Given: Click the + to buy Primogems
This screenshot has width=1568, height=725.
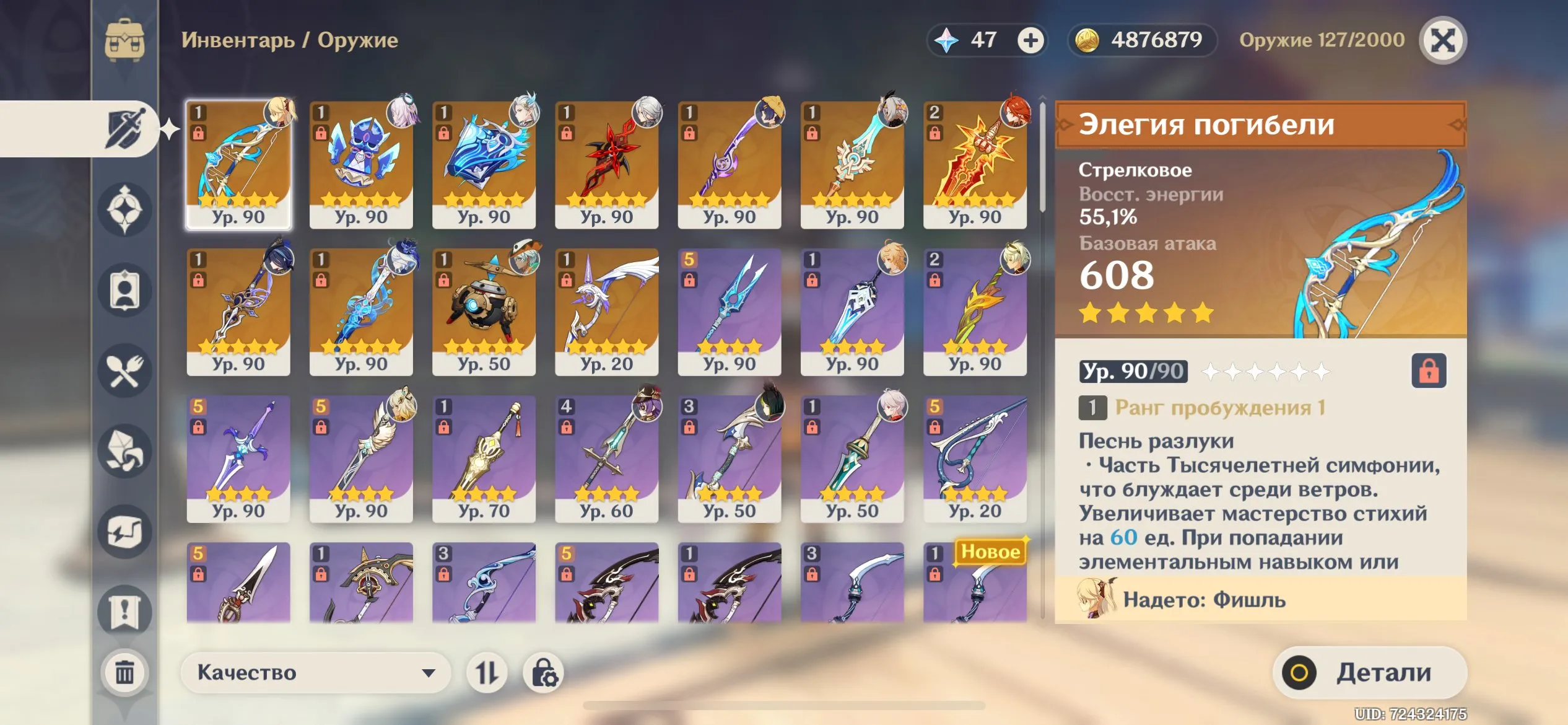Looking at the screenshot, I should 1031,40.
